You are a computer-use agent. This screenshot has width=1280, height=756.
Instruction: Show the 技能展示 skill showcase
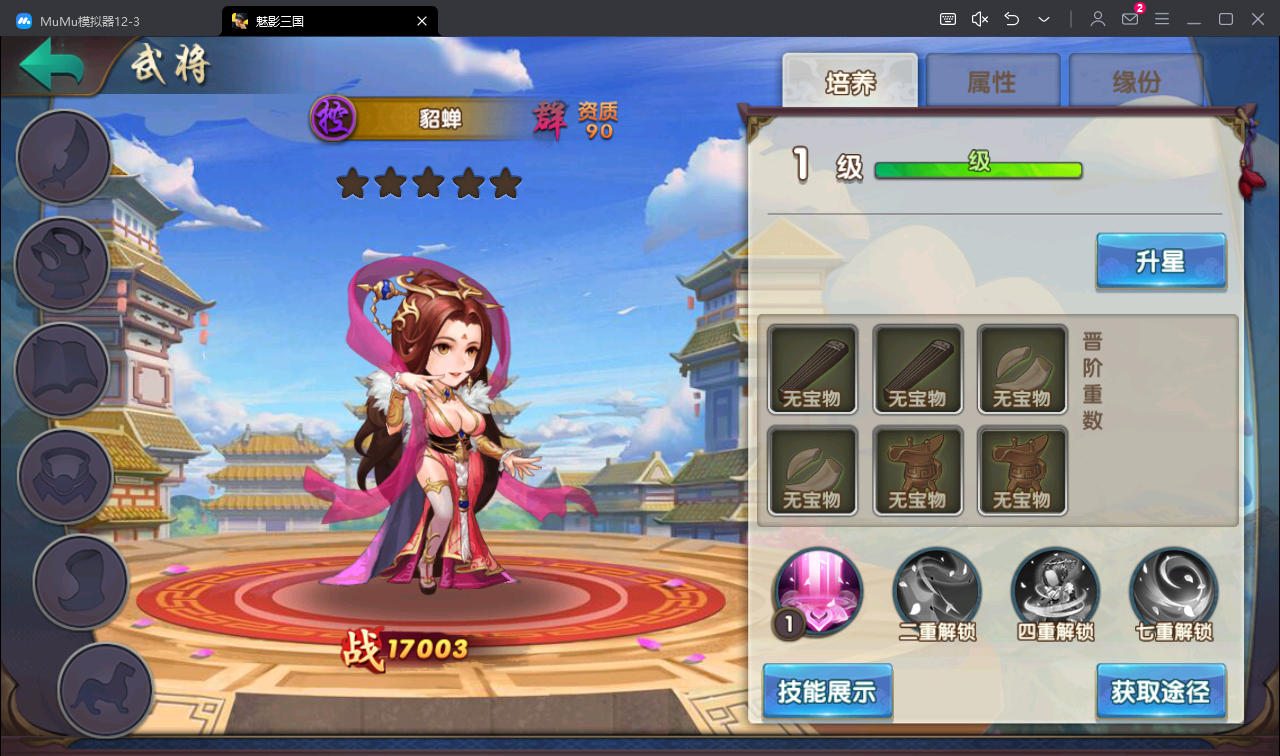[827, 691]
